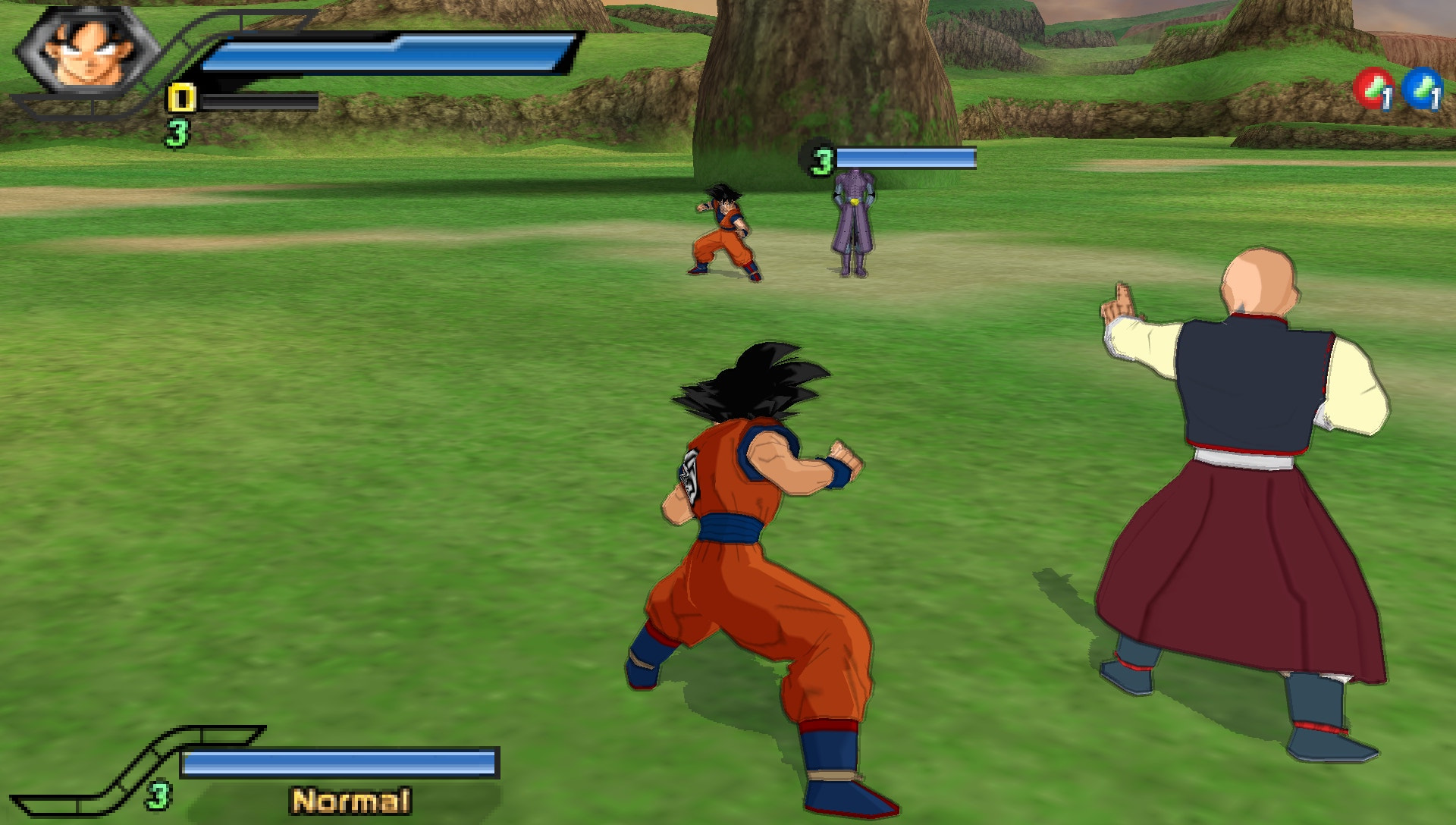Select the red Senzu bean item icon

[1373, 89]
